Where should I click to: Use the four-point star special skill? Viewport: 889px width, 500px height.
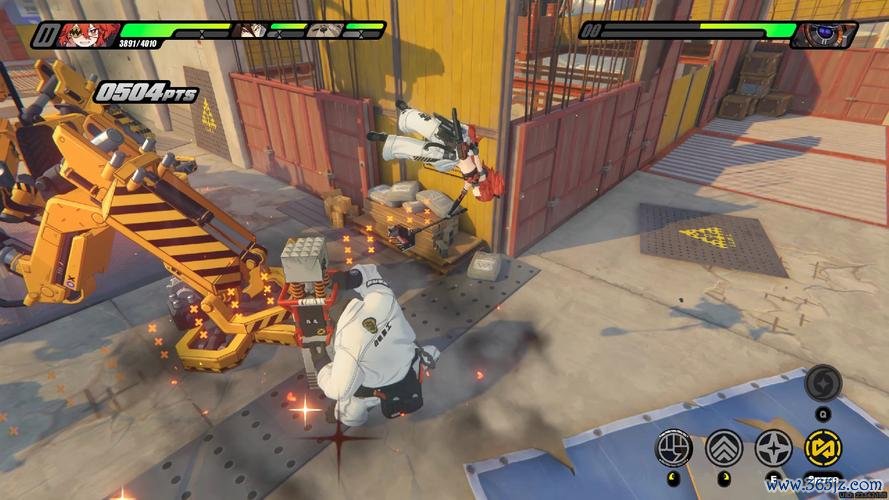click(773, 448)
